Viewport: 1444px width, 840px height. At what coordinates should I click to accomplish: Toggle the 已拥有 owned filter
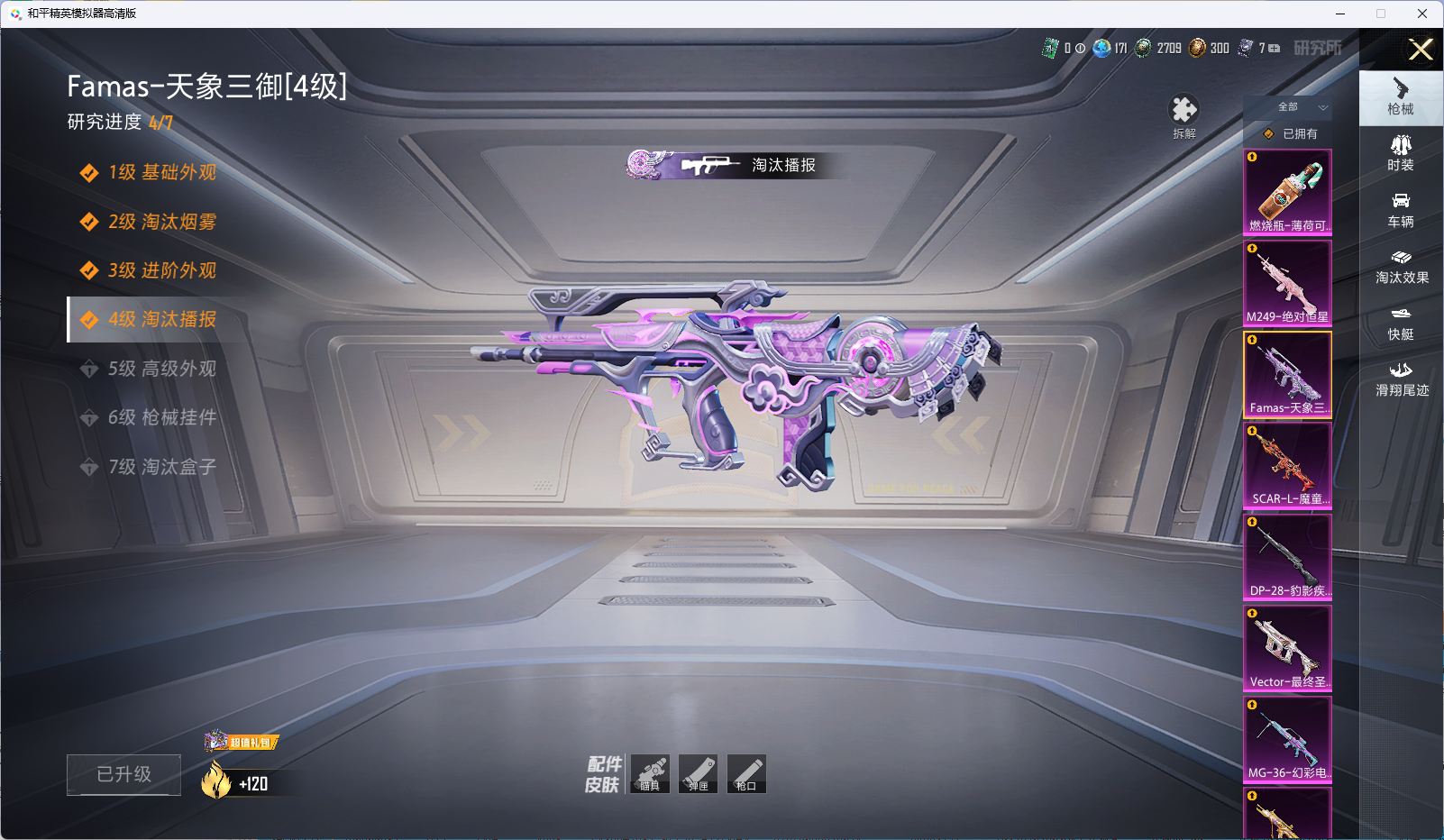(x=1291, y=133)
